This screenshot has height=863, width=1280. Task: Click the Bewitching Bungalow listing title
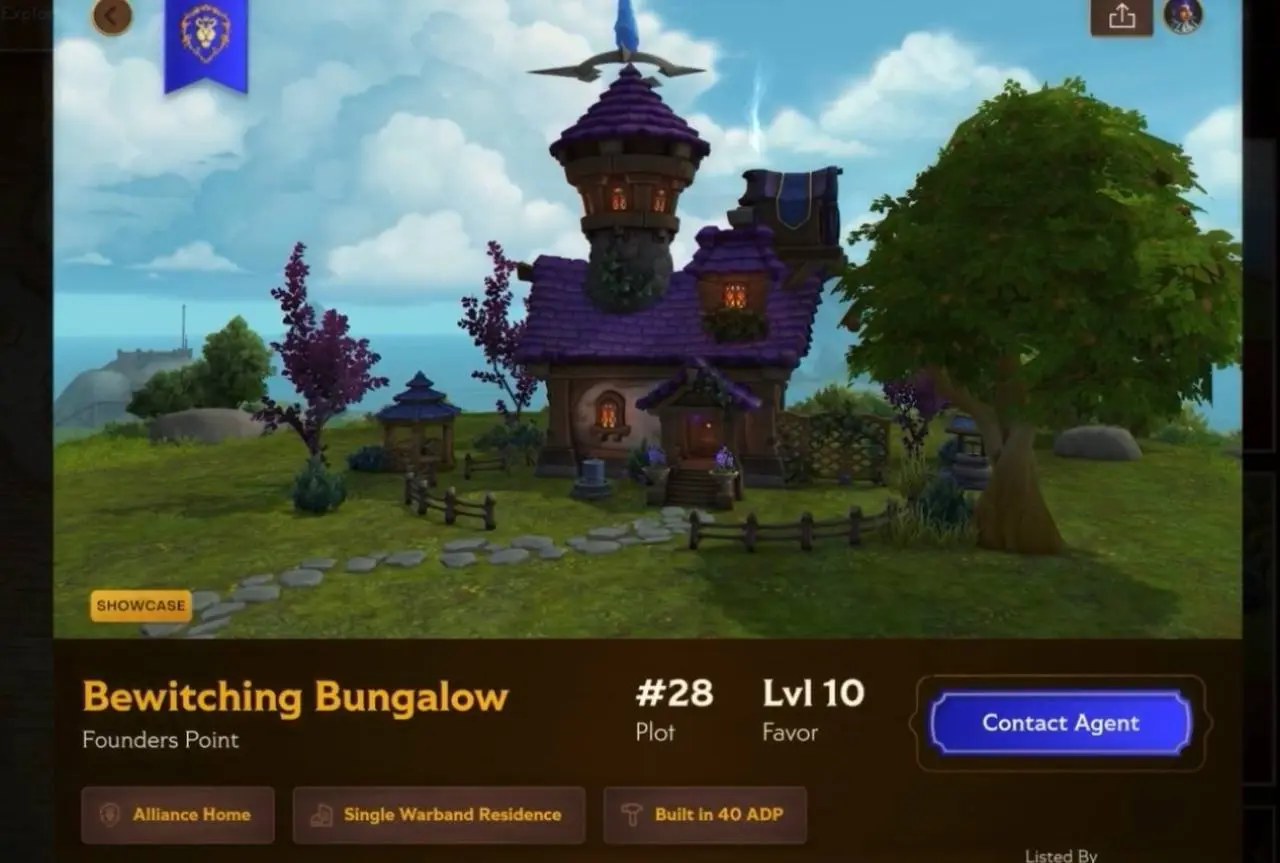[x=294, y=697]
